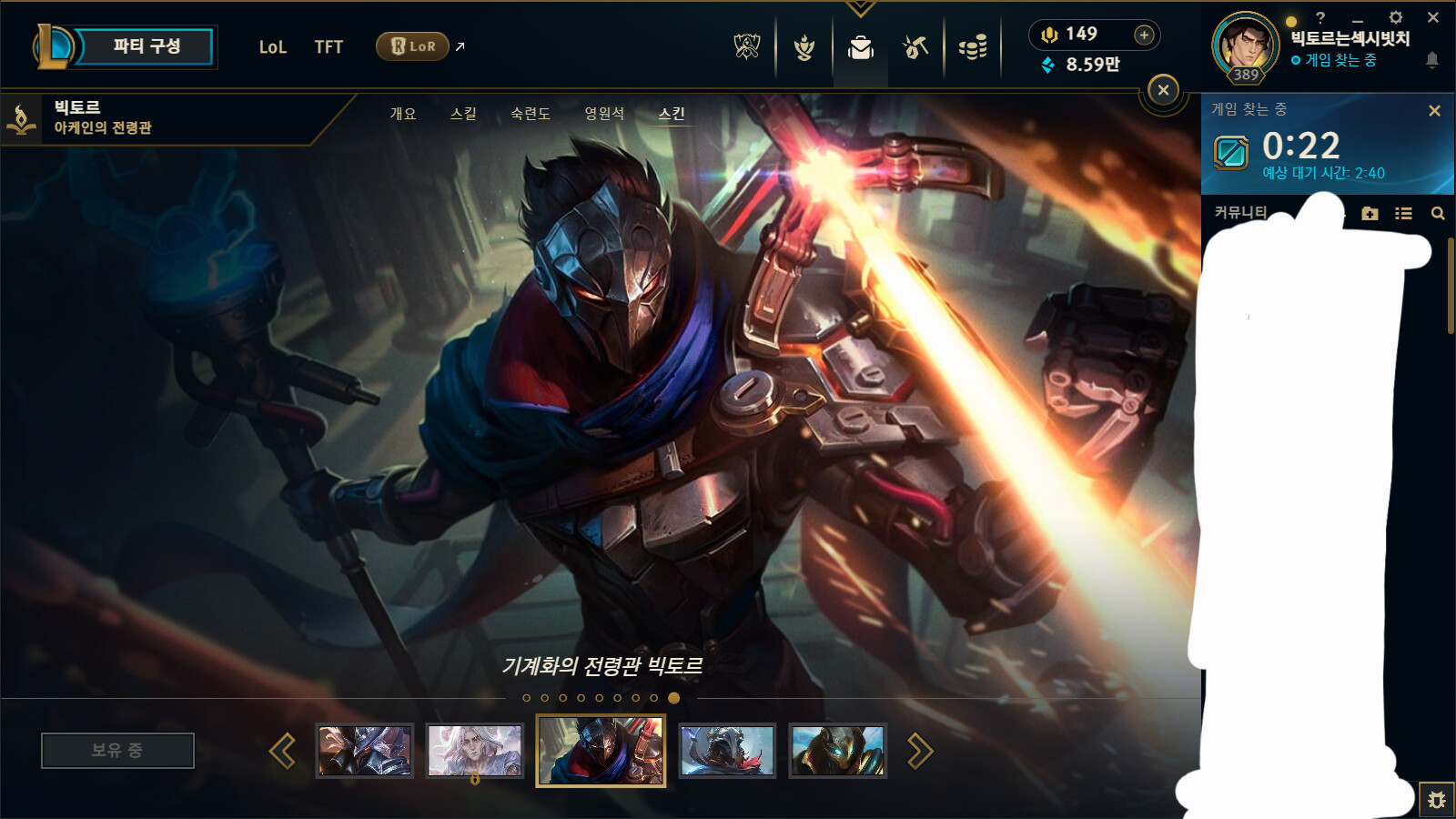Select the golden-armored Viktor skin thumbnail
This screenshot has height=819, width=1456.
point(837,751)
